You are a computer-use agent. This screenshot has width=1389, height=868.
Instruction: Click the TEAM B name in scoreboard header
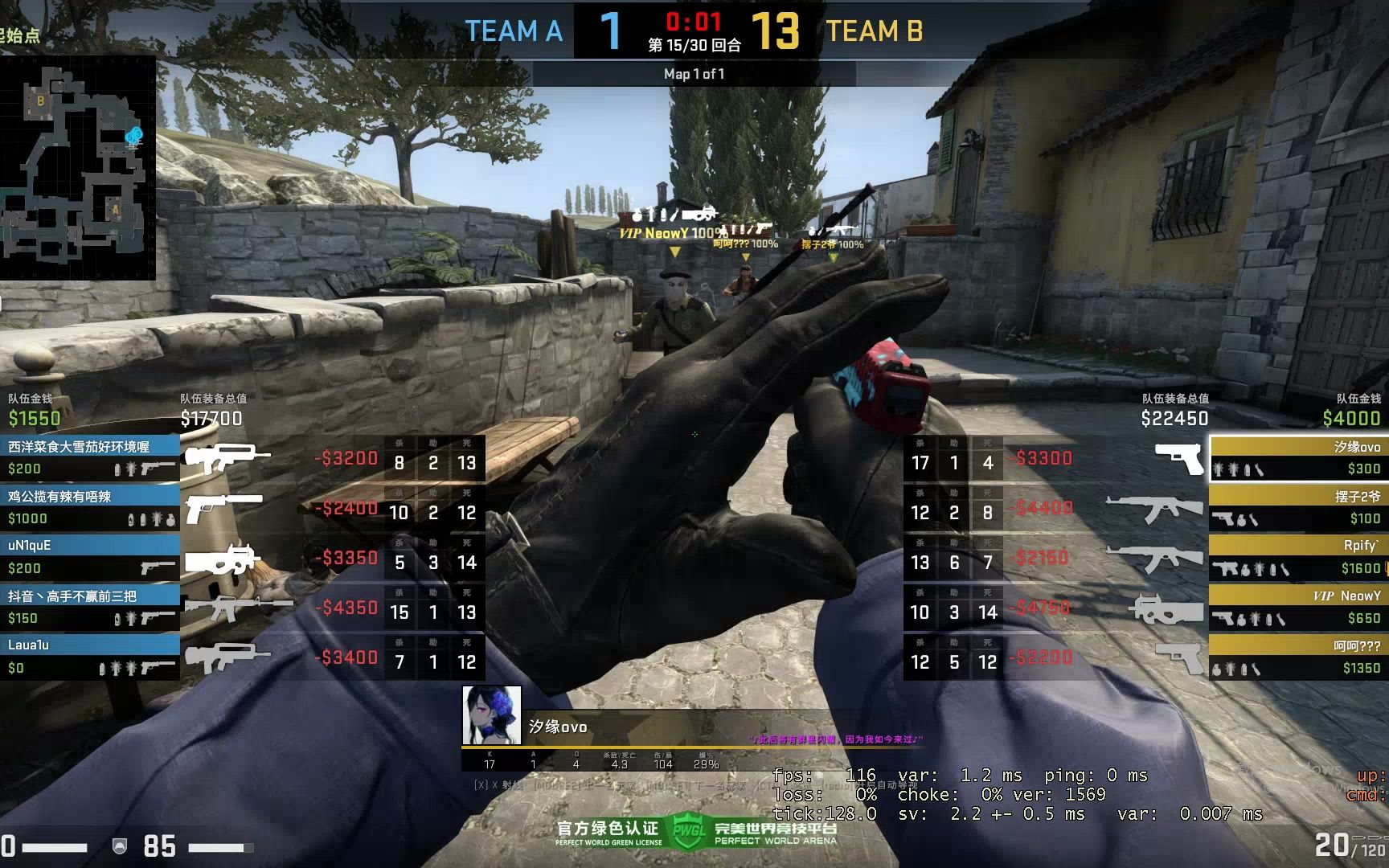(x=875, y=31)
